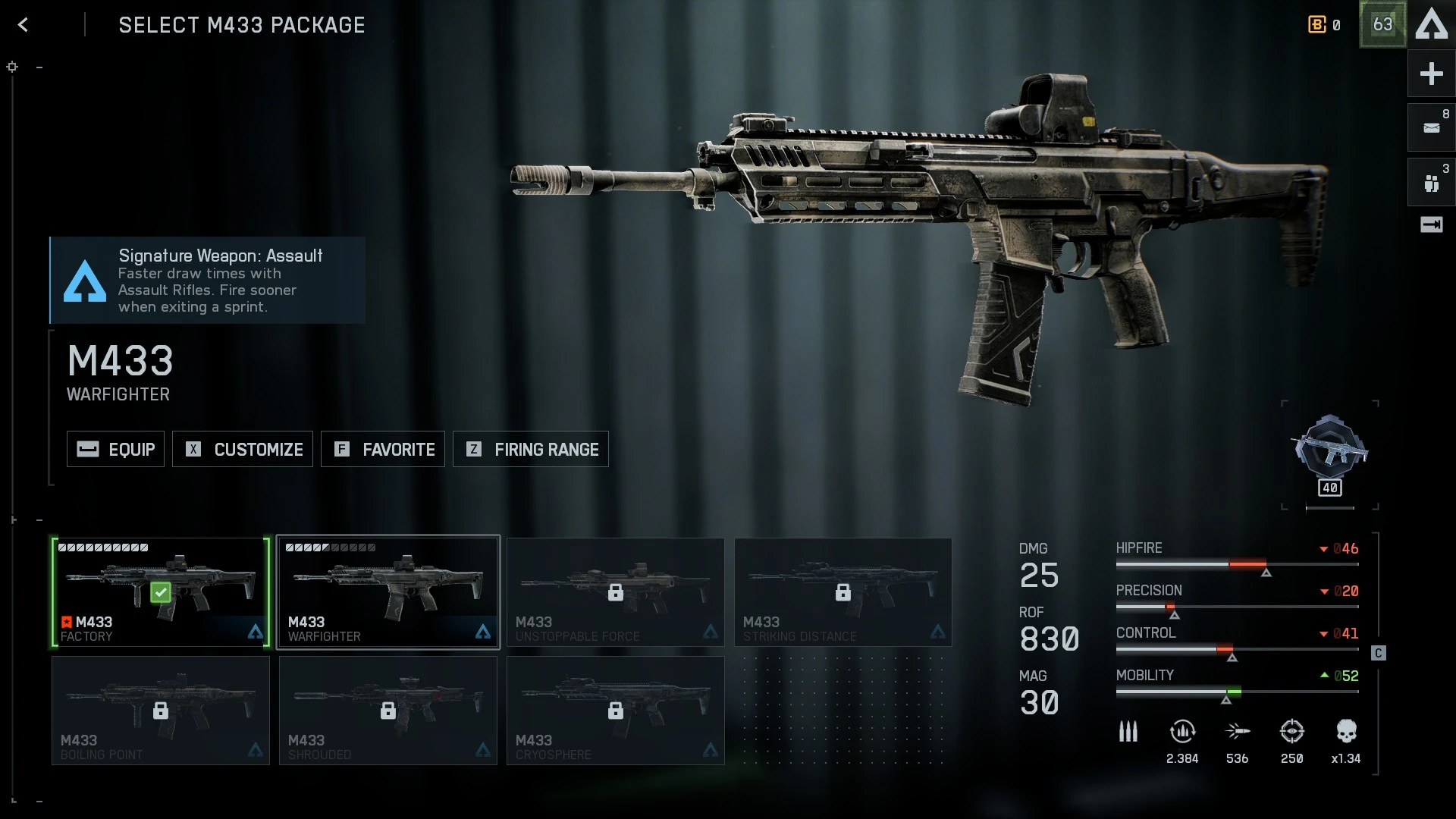This screenshot has width=1456, height=819.
Task: Choose the locked Shrouded package
Action: coord(388,711)
